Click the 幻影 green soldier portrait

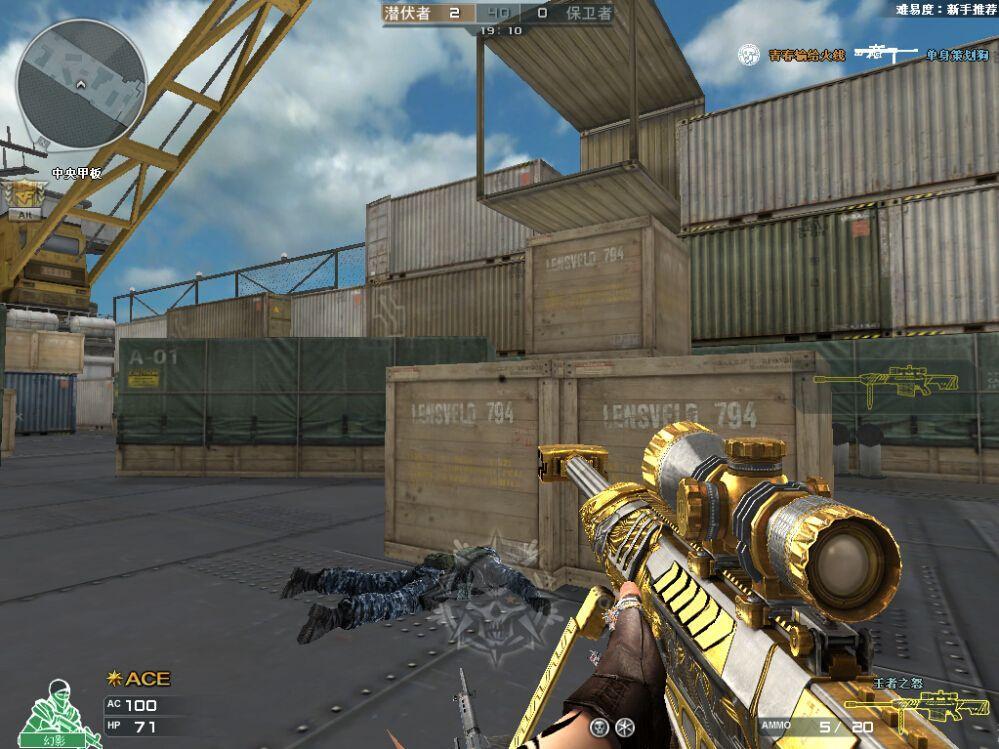(60, 714)
